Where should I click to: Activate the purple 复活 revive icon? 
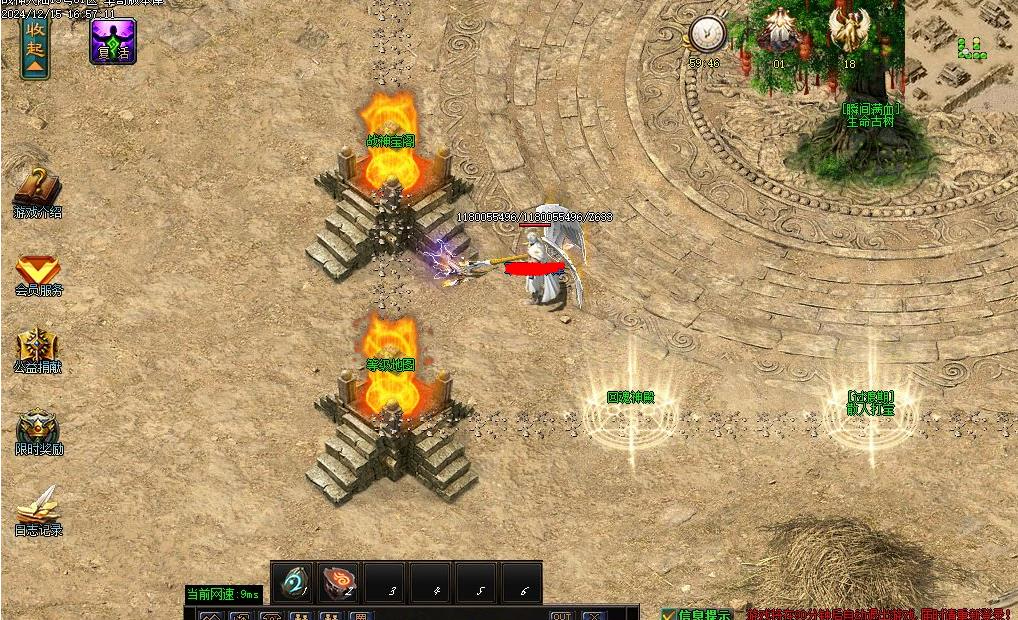[x=113, y=41]
